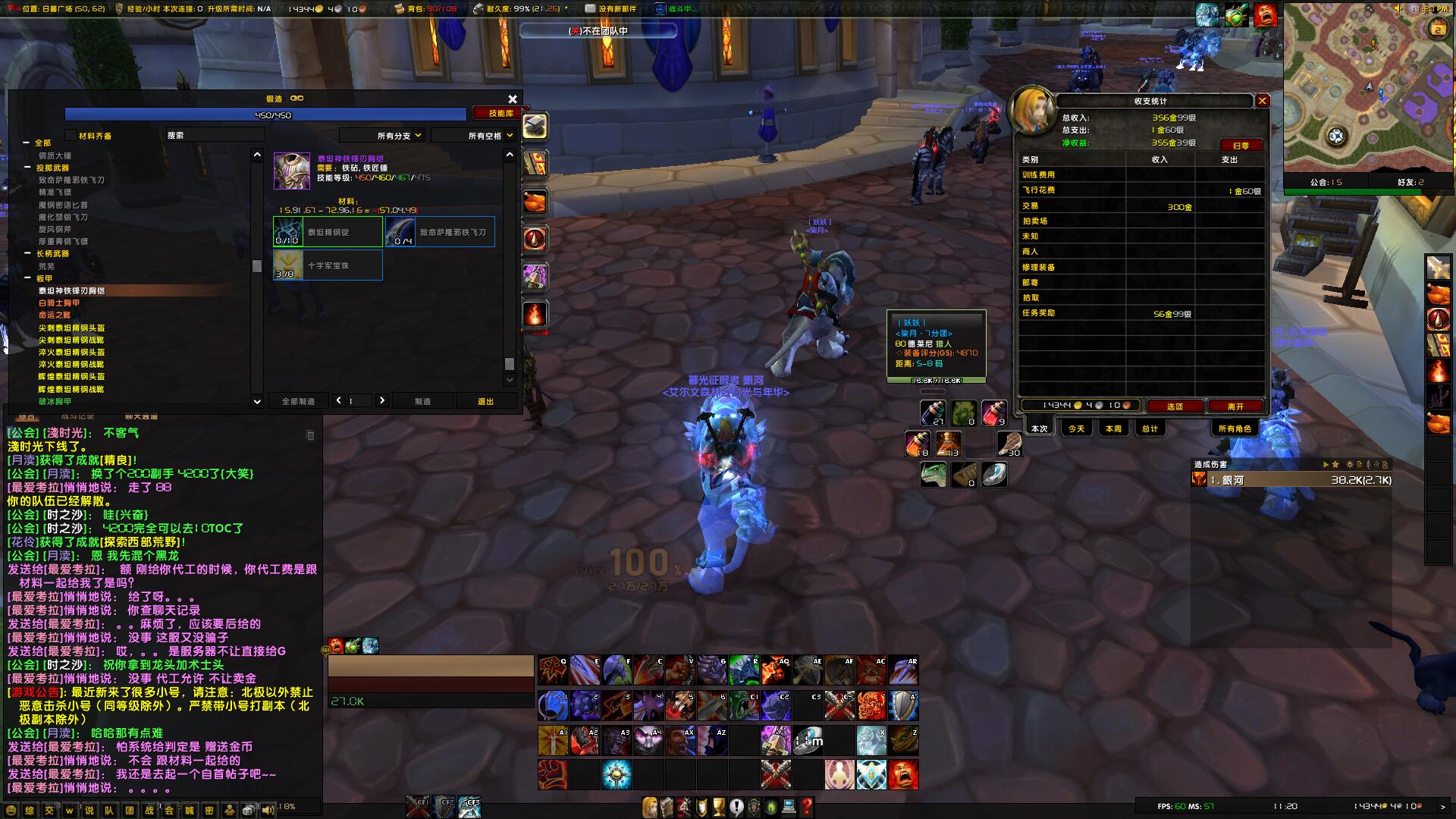
Task: Show 所有角色 all-characters stats
Action: pyautogui.click(x=1234, y=428)
